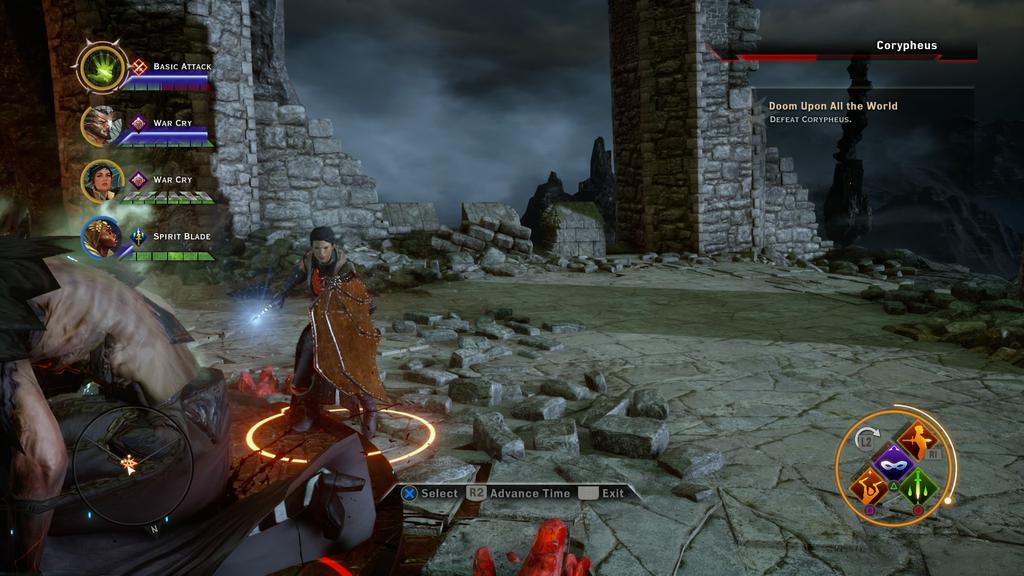The height and width of the screenshot is (576, 1024).
Task: Click the Spirit Blade action icon
Action: point(139,237)
